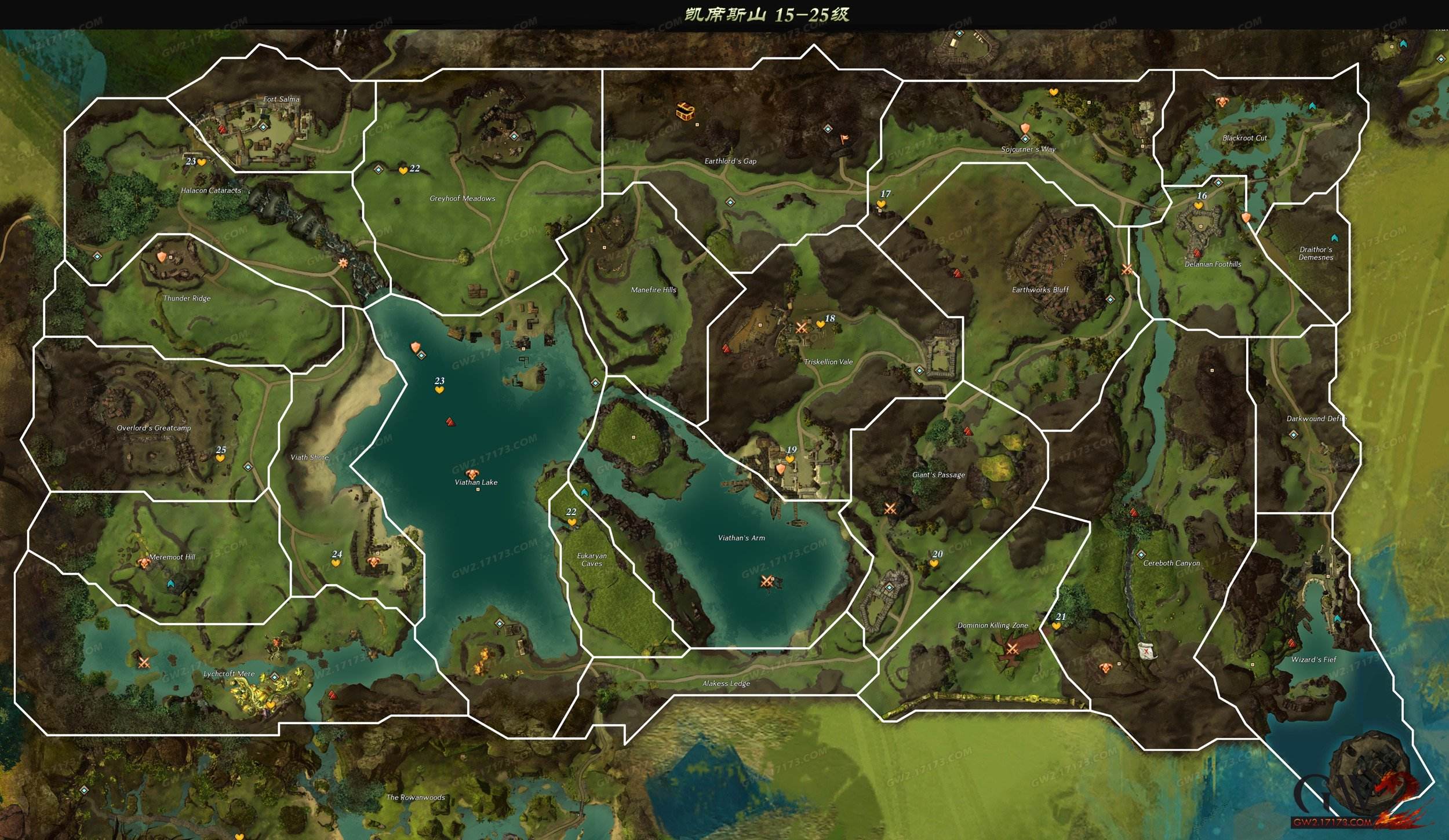This screenshot has width=1449, height=840.
Task: Select the red vista marker in Viathan Lake
Action: tap(450, 422)
